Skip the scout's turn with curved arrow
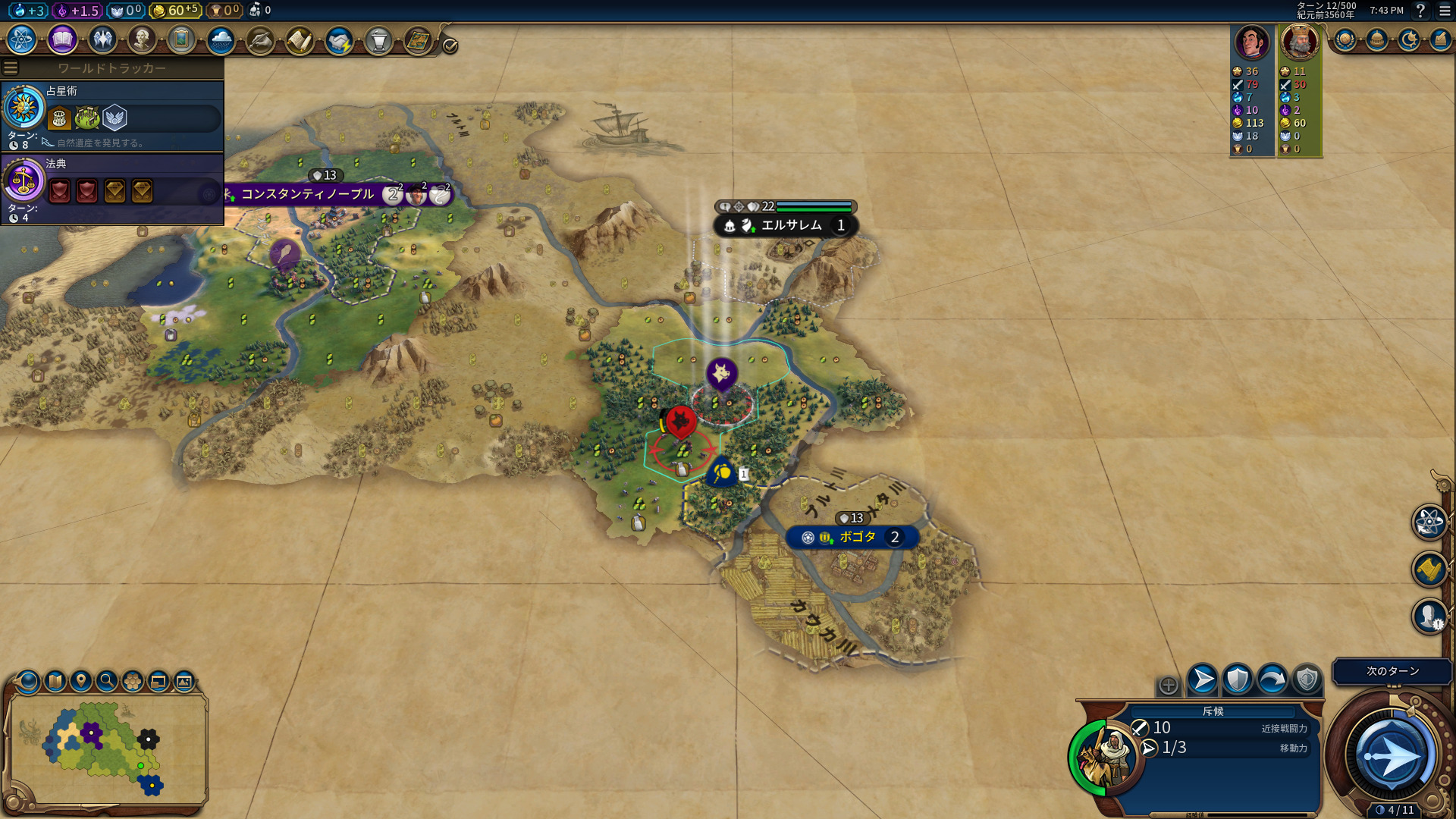The width and height of the screenshot is (1456, 819). 1272,679
